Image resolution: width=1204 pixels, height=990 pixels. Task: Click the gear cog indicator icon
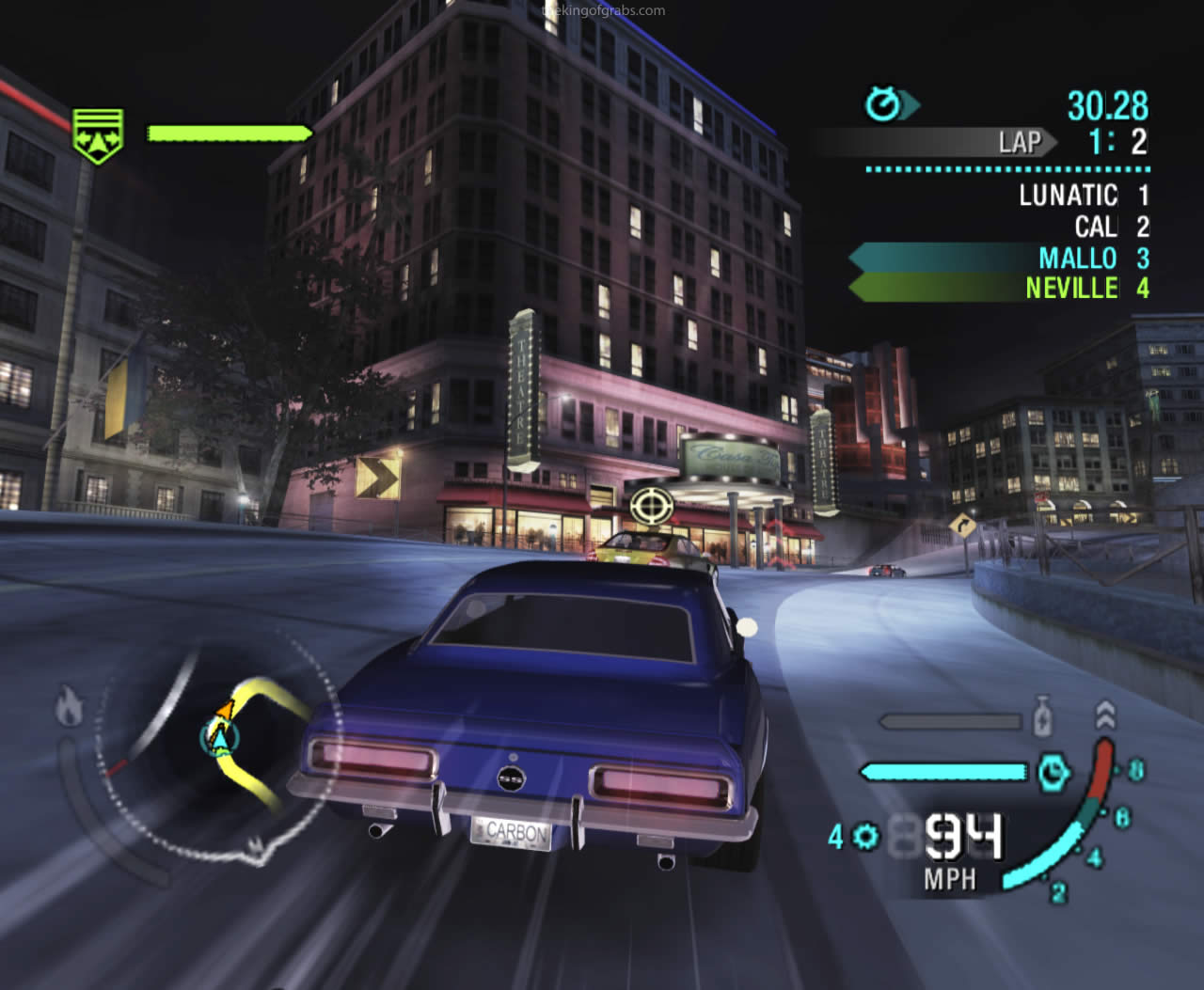[x=866, y=836]
